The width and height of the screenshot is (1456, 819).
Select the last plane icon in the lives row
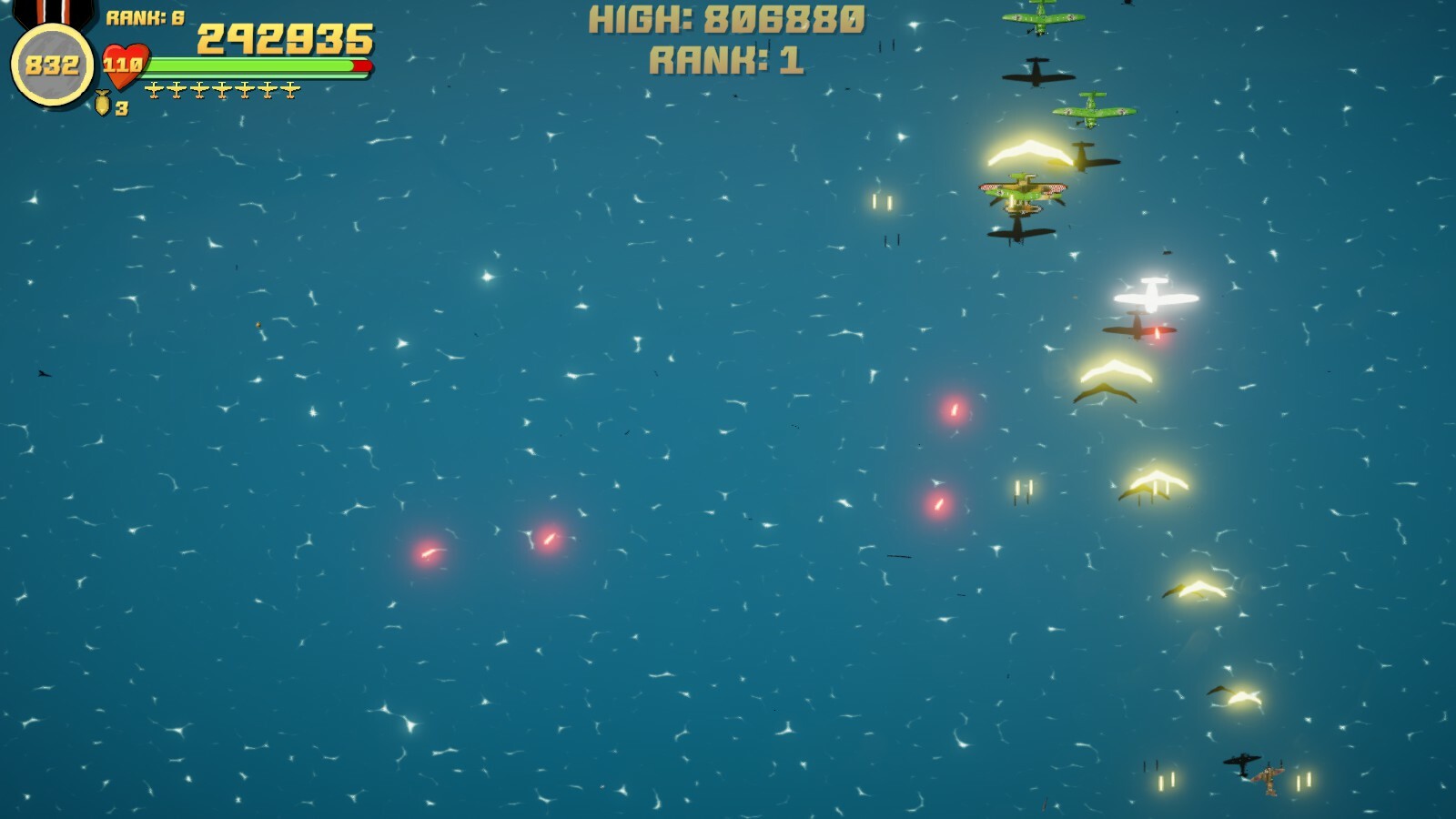[290, 88]
